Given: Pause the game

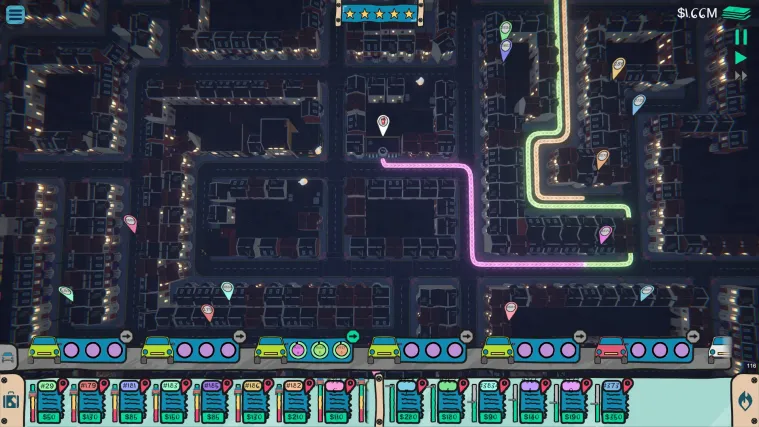Looking at the screenshot, I should [741, 37].
